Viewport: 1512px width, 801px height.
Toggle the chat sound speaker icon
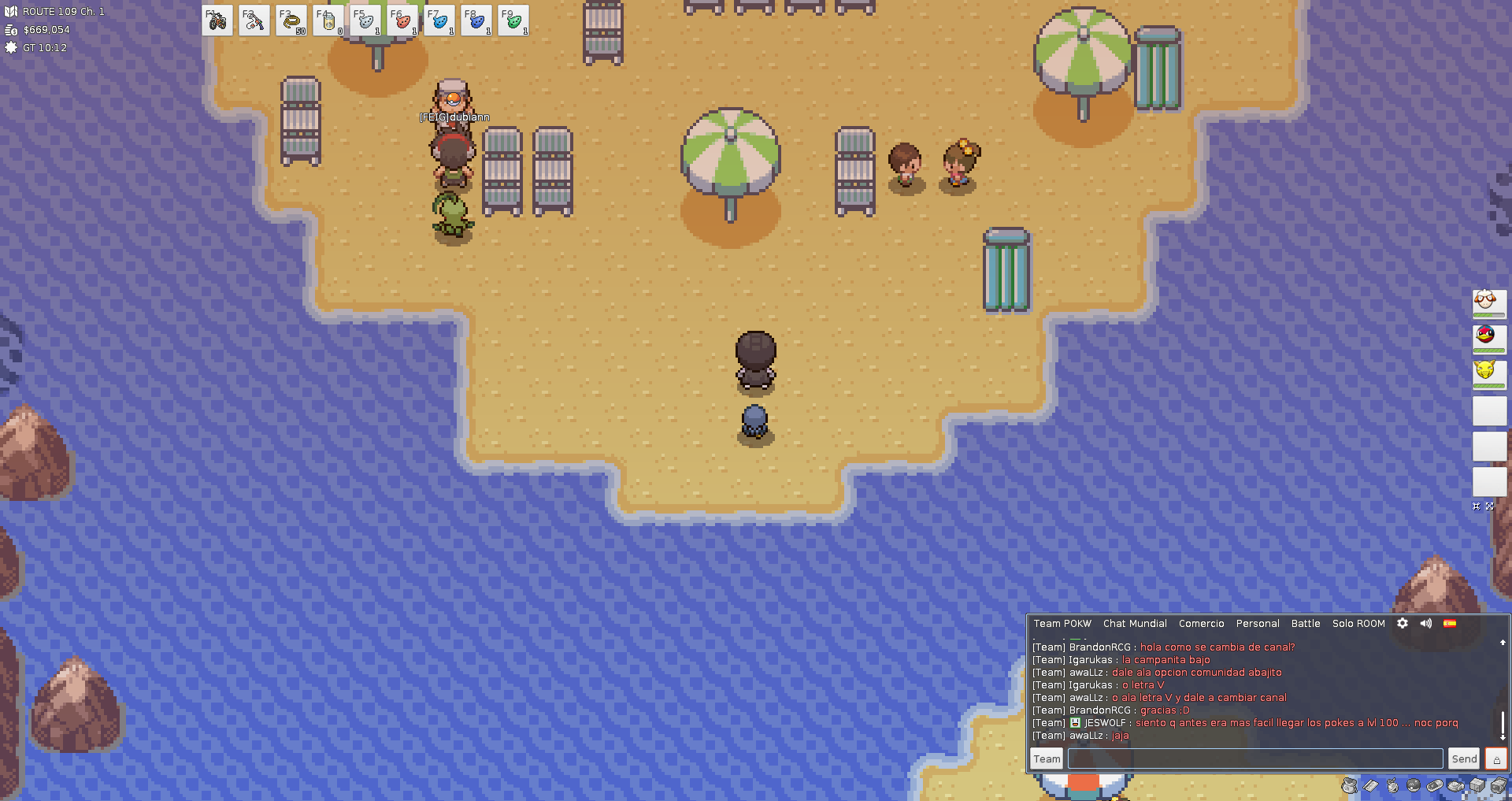point(1426,623)
